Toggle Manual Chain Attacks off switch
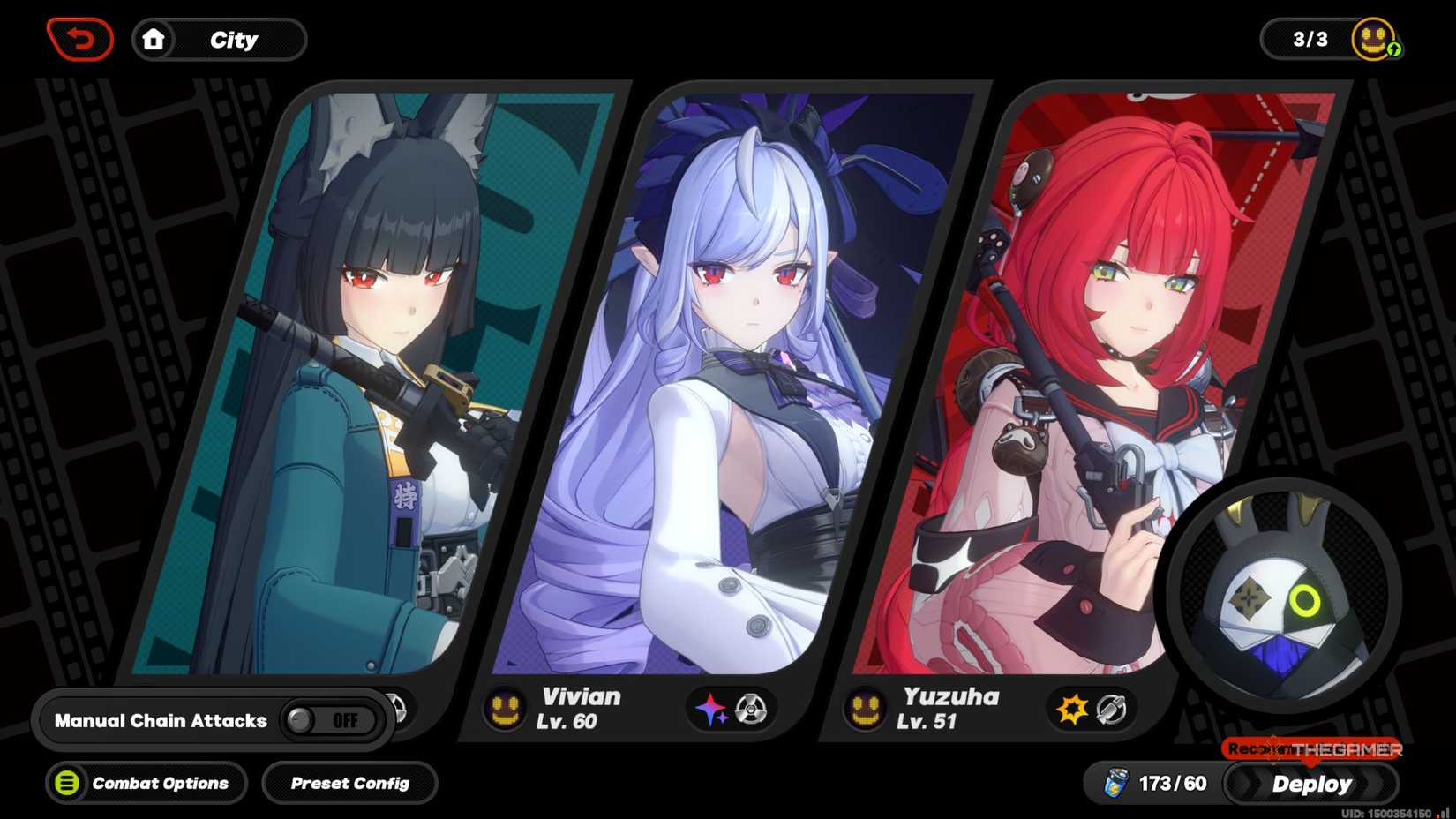1456x819 pixels. [x=334, y=720]
